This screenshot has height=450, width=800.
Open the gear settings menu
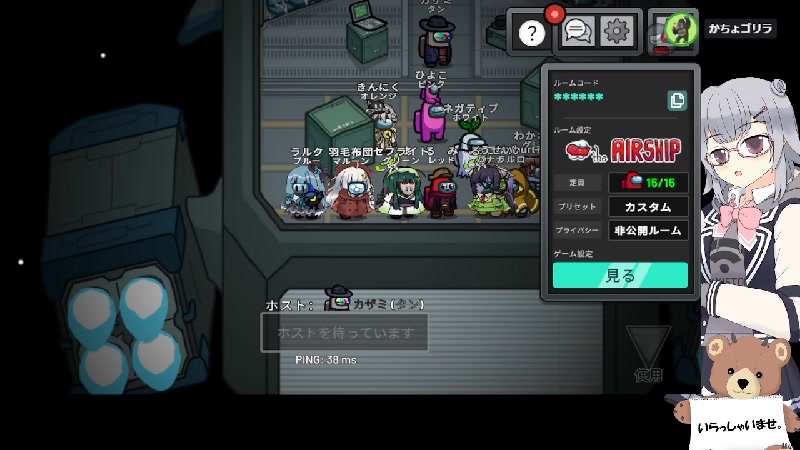pos(616,33)
